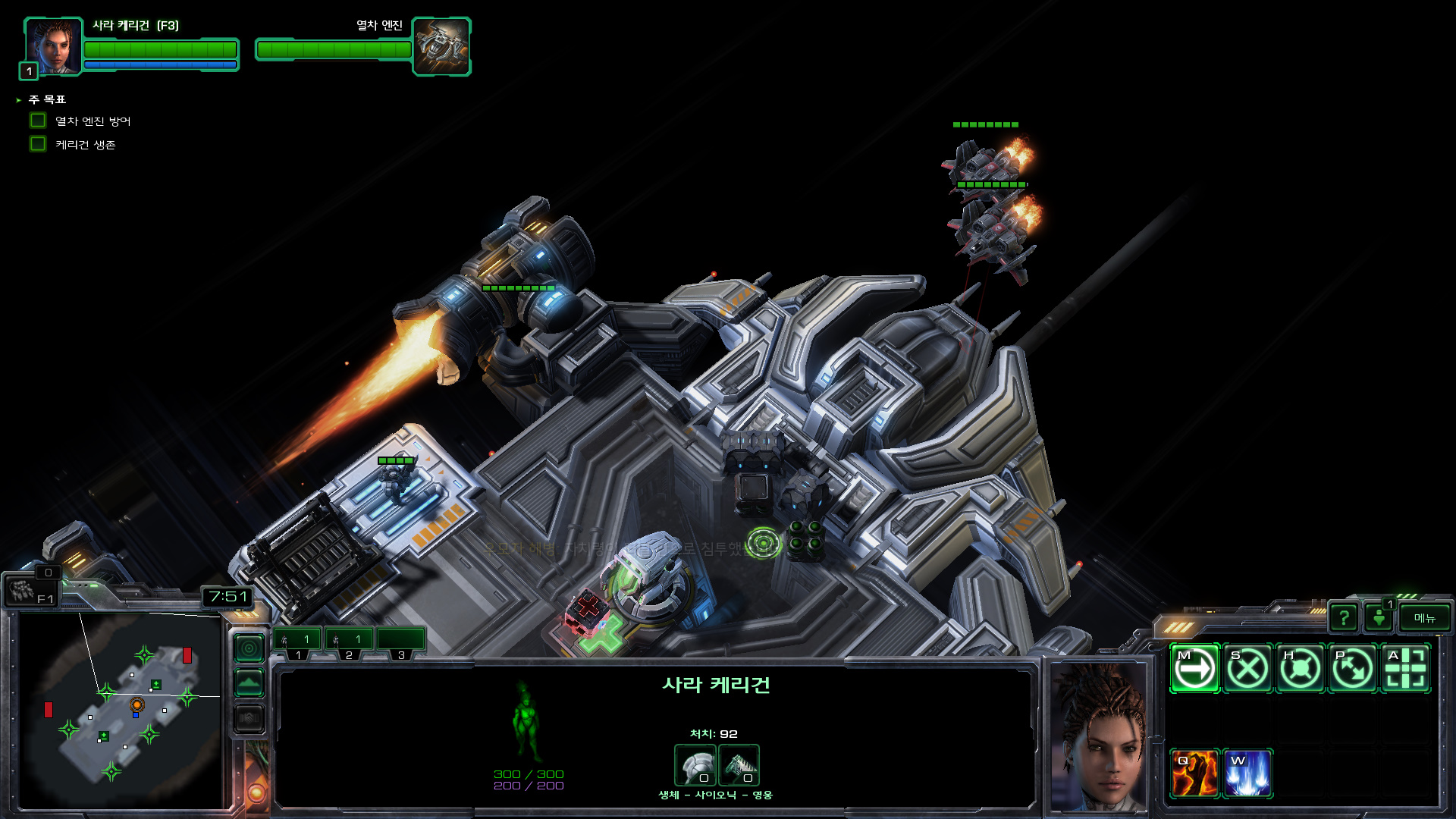Choose the Patrol command (P)

pos(1353,669)
